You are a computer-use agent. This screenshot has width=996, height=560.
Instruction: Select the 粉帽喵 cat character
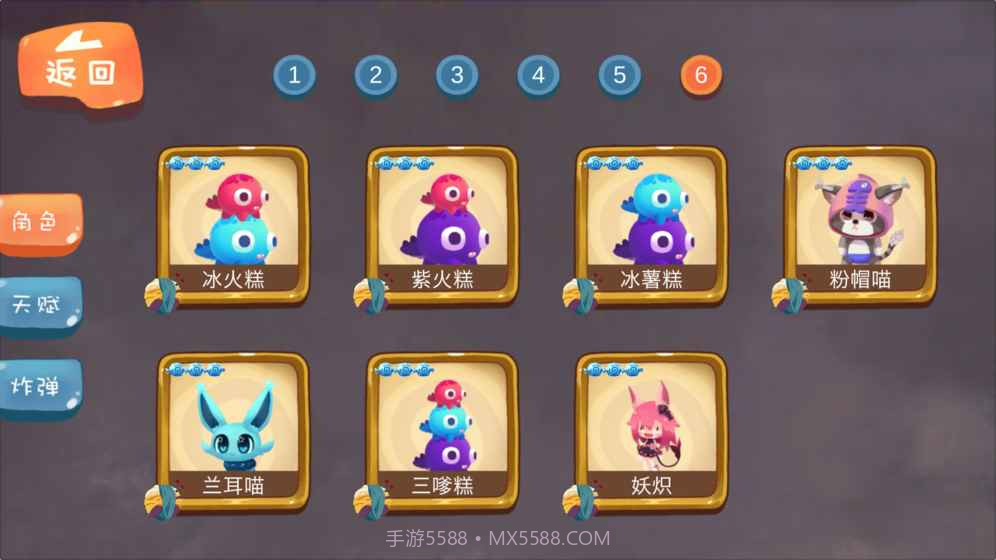click(x=860, y=225)
